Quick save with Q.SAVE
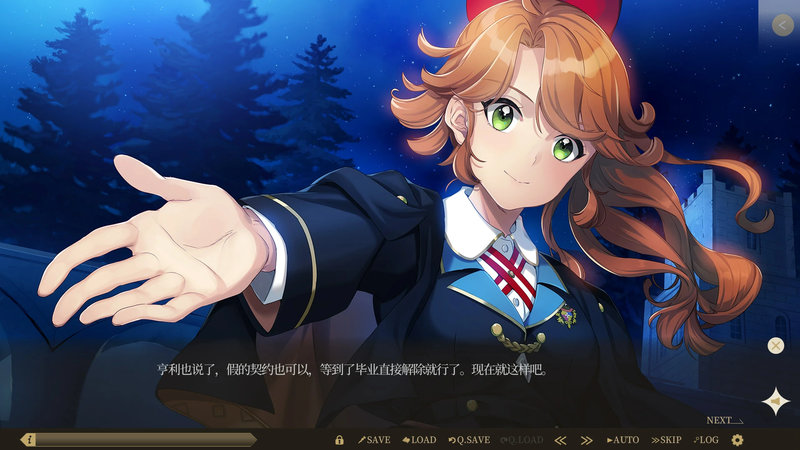This screenshot has width=800, height=450. coord(469,440)
